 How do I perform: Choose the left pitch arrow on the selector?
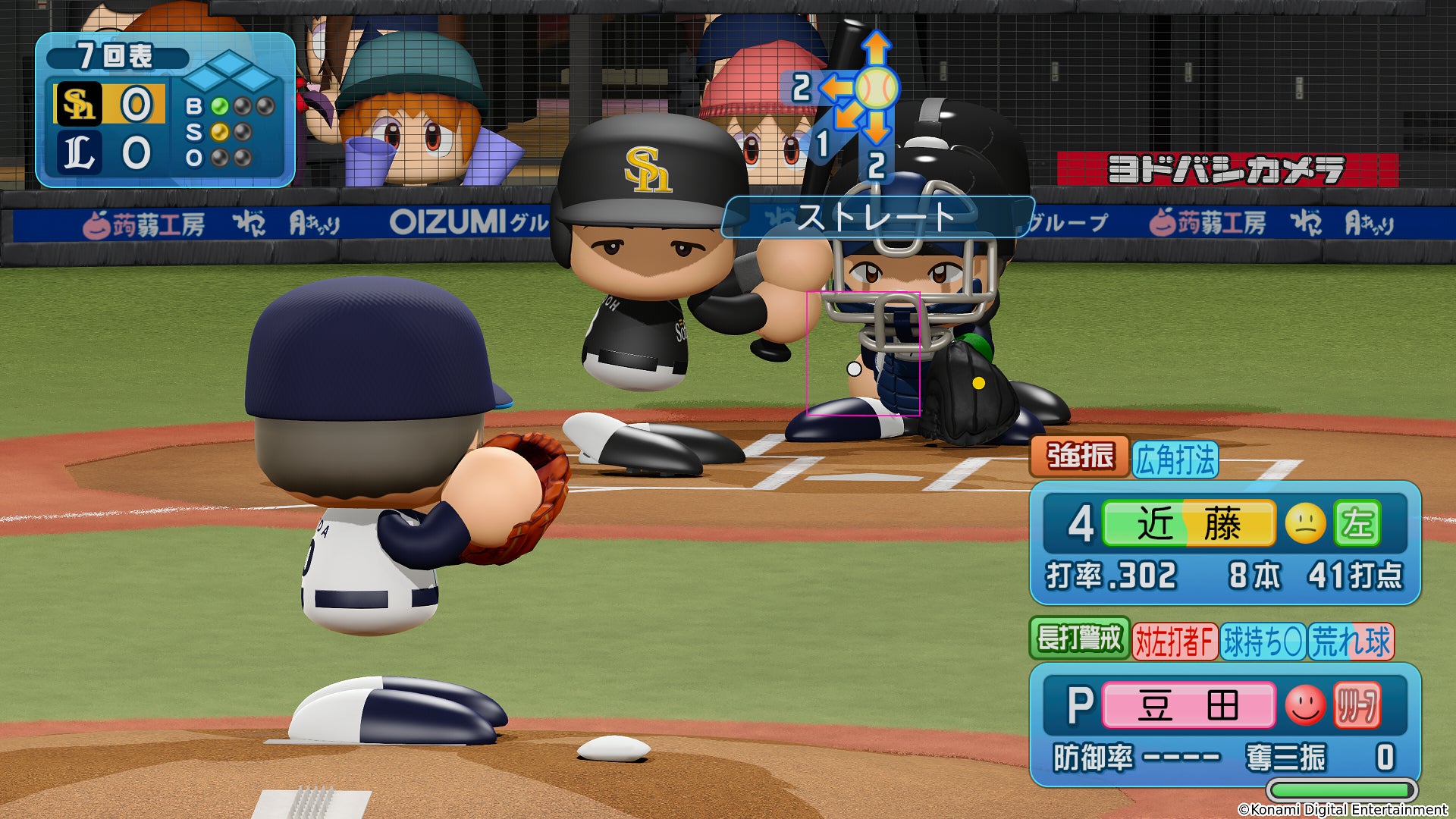tap(834, 88)
